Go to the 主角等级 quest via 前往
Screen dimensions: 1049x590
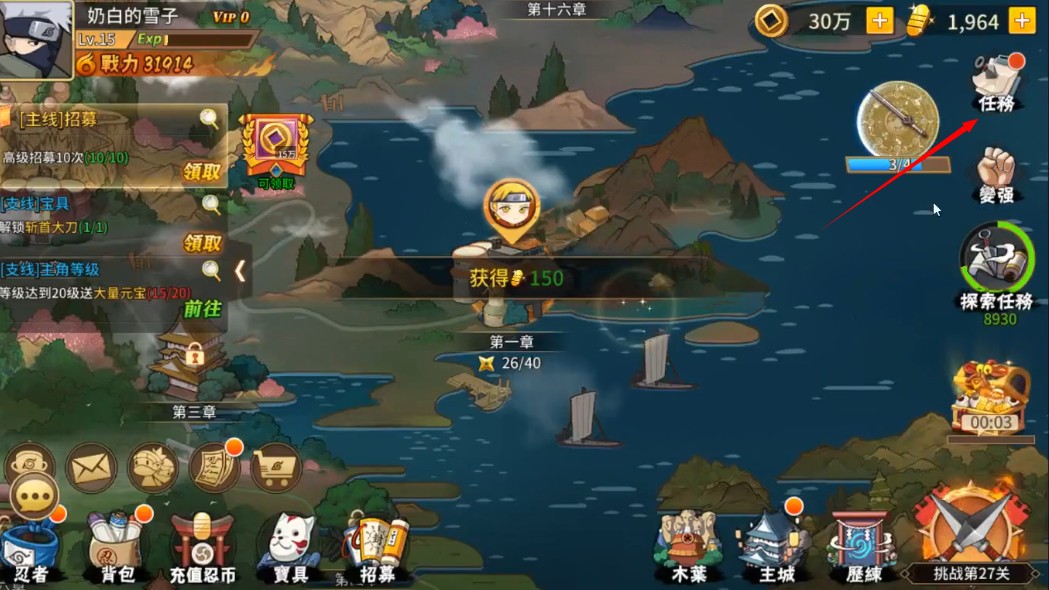(202, 308)
